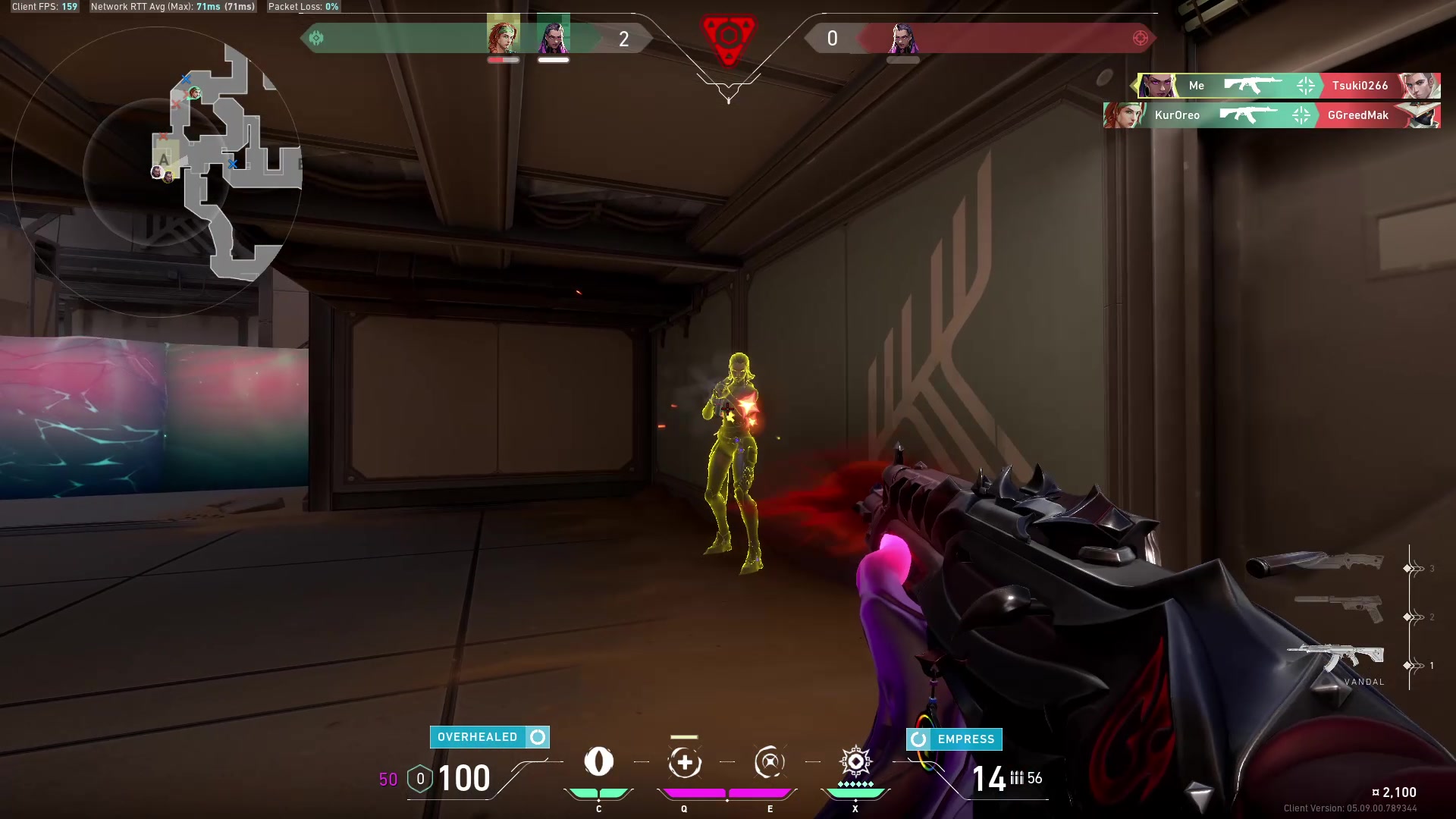
Task: Click the circular minimap
Action: tap(158, 171)
